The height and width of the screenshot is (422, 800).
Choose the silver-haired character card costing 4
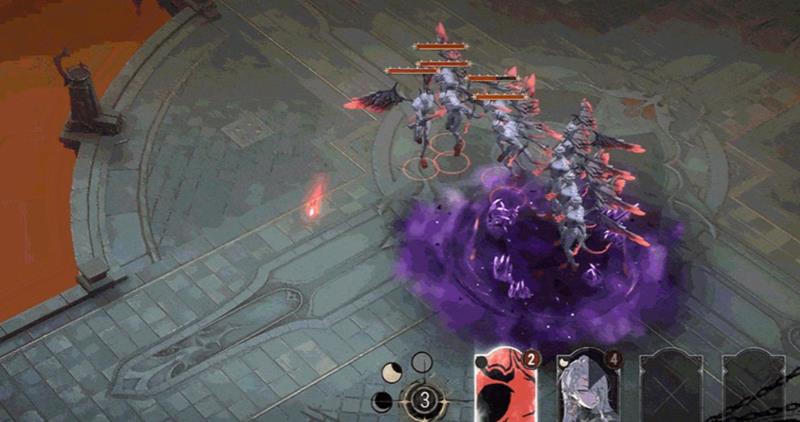tap(587, 388)
